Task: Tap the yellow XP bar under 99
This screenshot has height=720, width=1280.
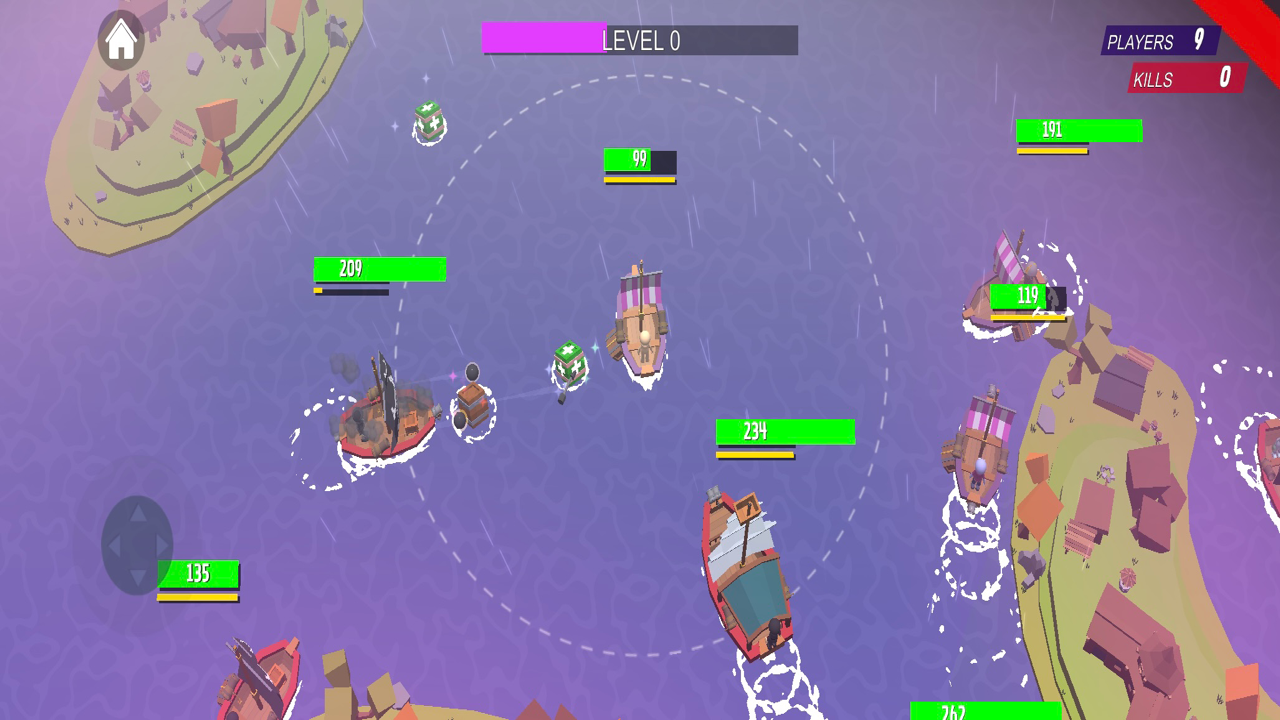Action: pos(640,180)
